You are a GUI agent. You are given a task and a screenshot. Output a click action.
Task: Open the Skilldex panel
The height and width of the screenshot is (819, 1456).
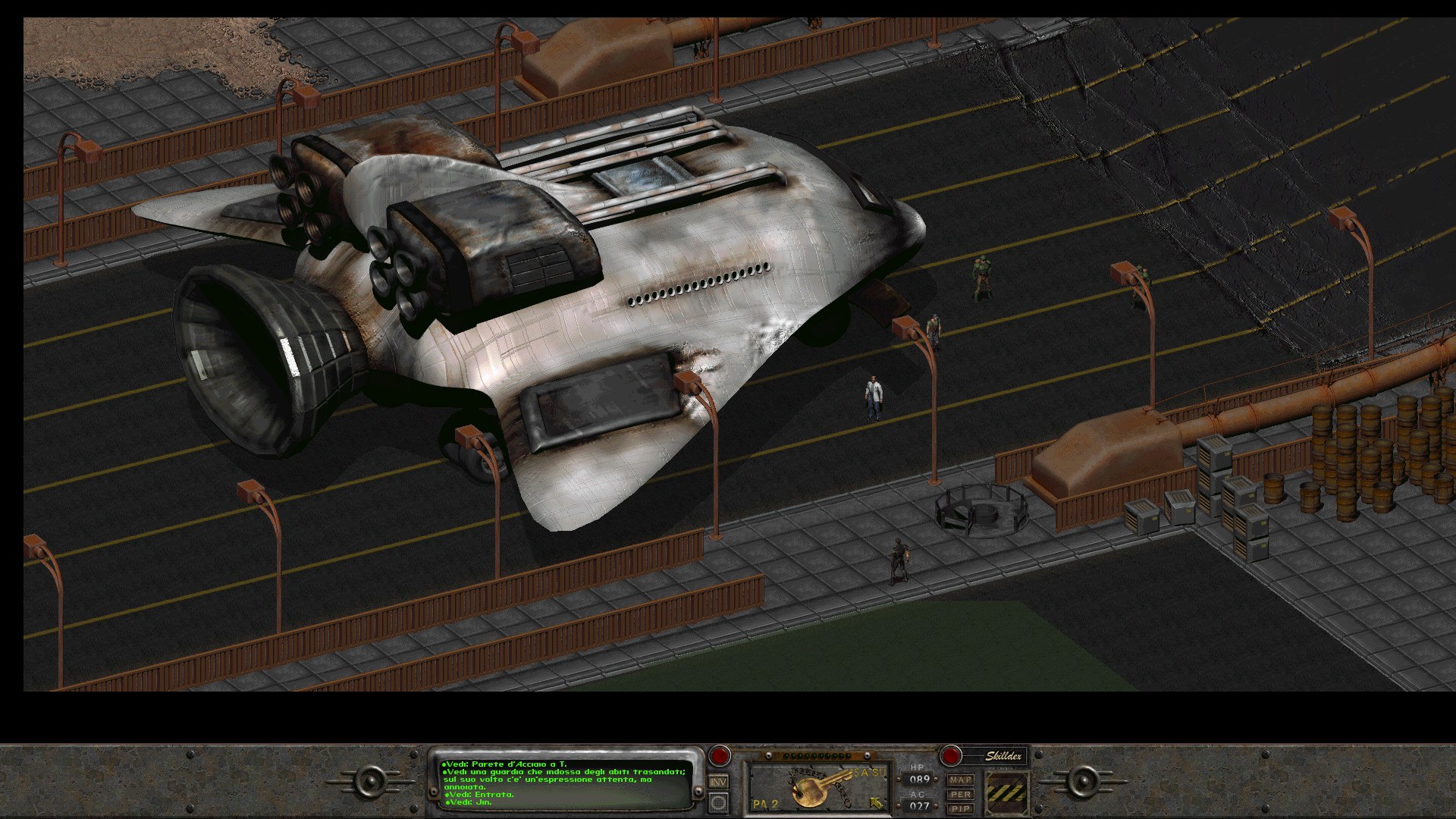1003,755
